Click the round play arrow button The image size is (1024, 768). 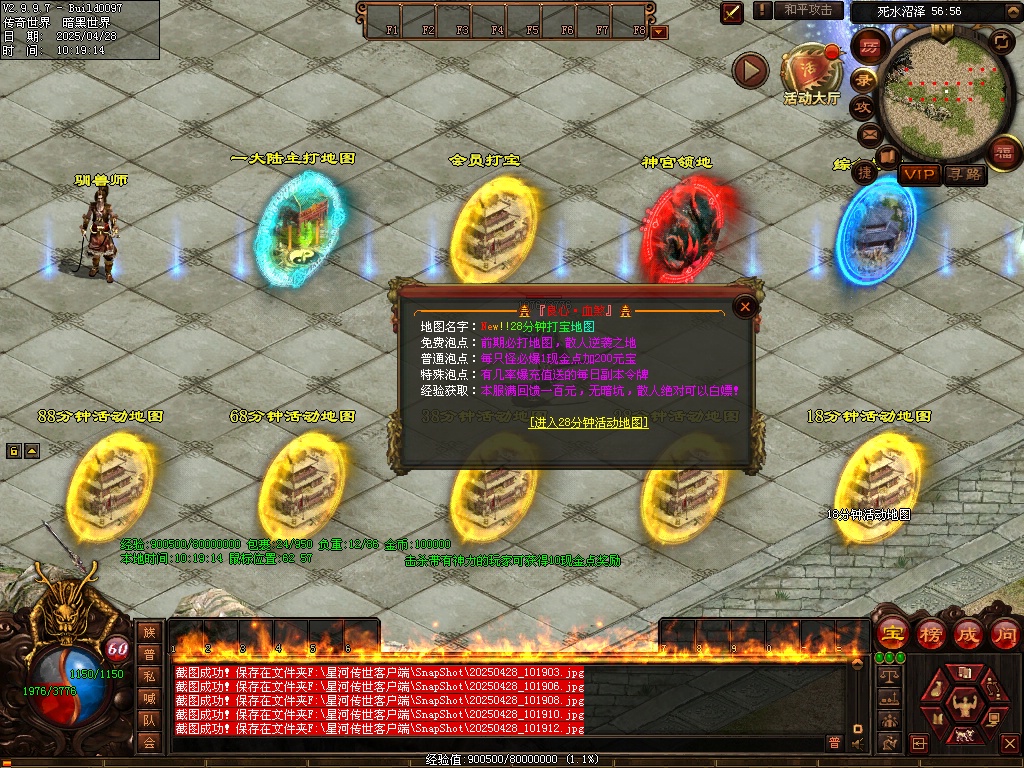point(750,70)
